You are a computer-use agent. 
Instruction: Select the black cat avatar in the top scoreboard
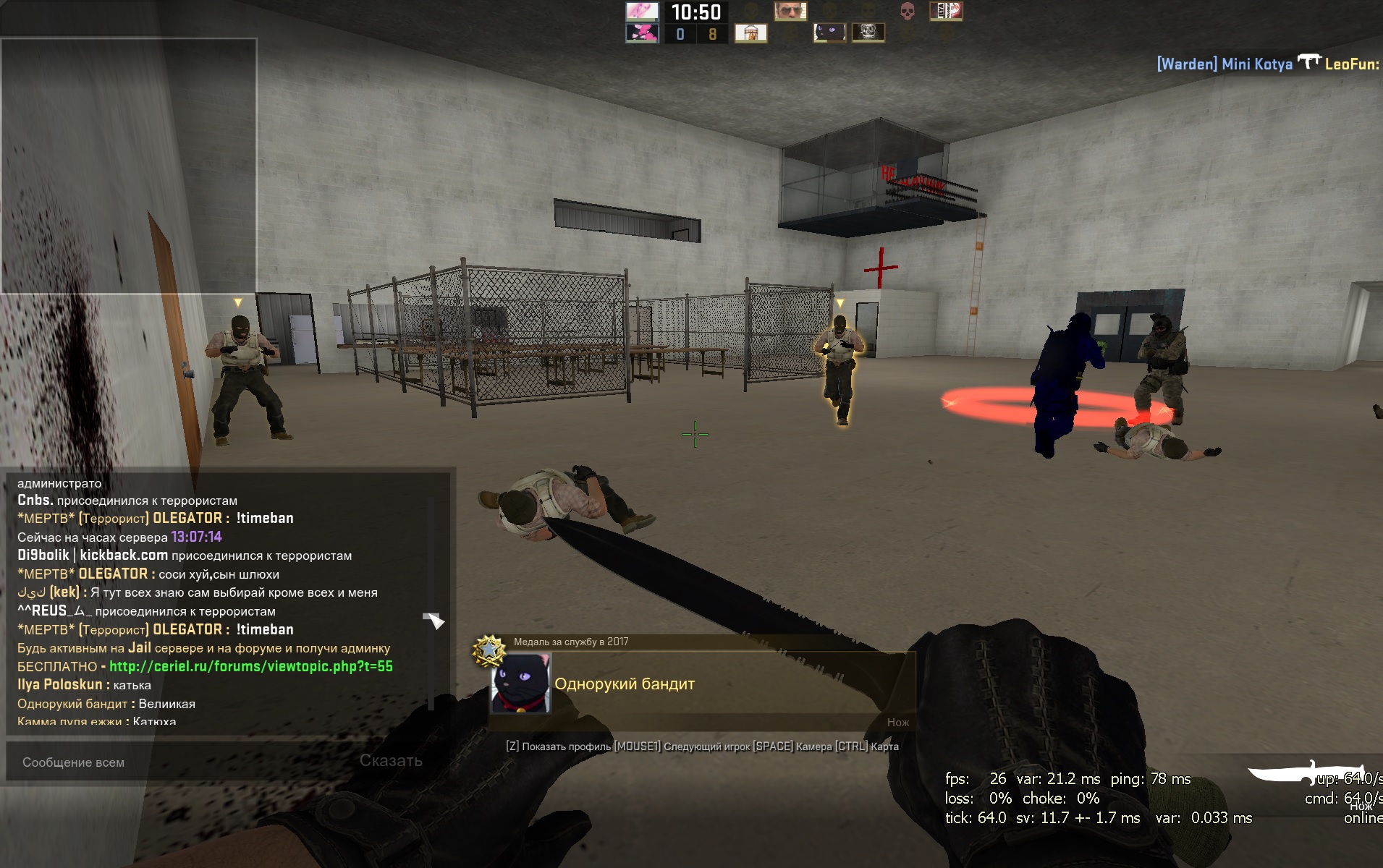pos(829,33)
